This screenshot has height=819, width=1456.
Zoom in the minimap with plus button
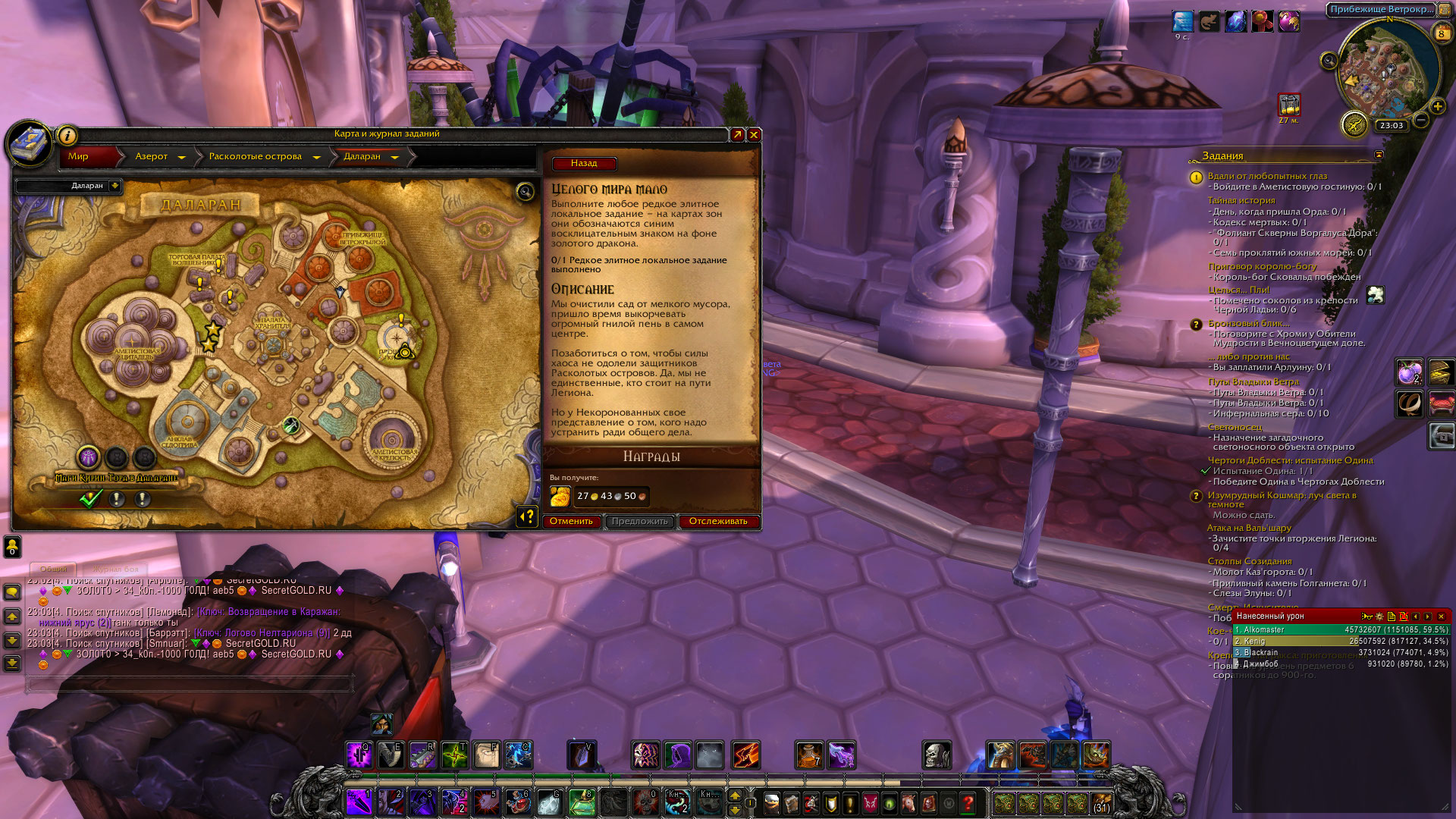tap(1437, 106)
